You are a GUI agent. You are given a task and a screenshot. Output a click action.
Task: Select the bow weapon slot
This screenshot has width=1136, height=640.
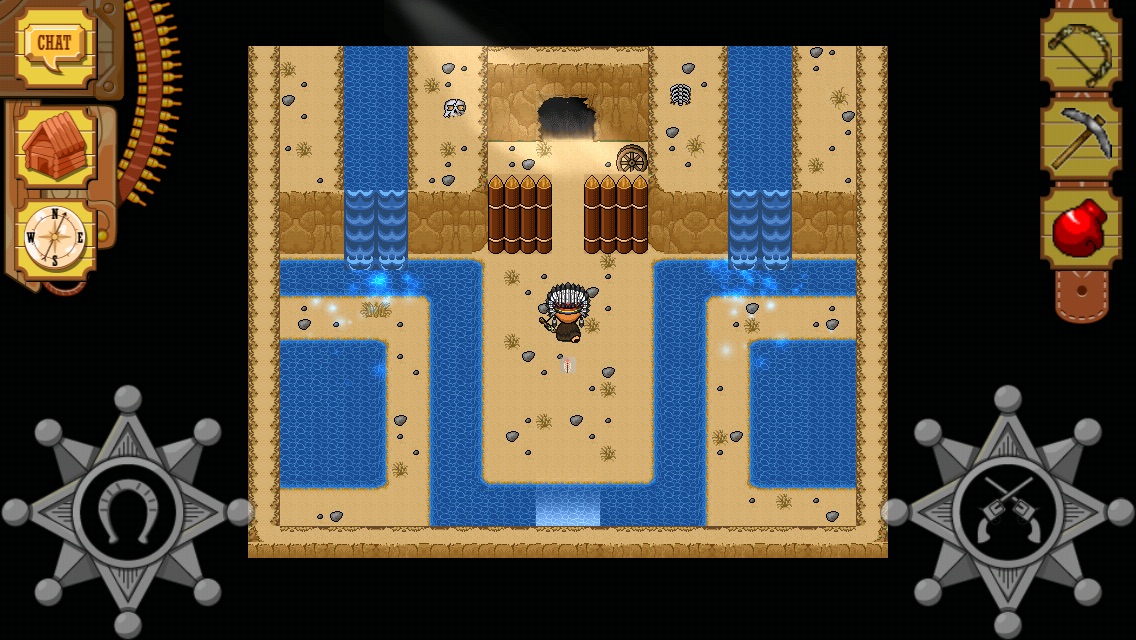[x=1081, y=48]
